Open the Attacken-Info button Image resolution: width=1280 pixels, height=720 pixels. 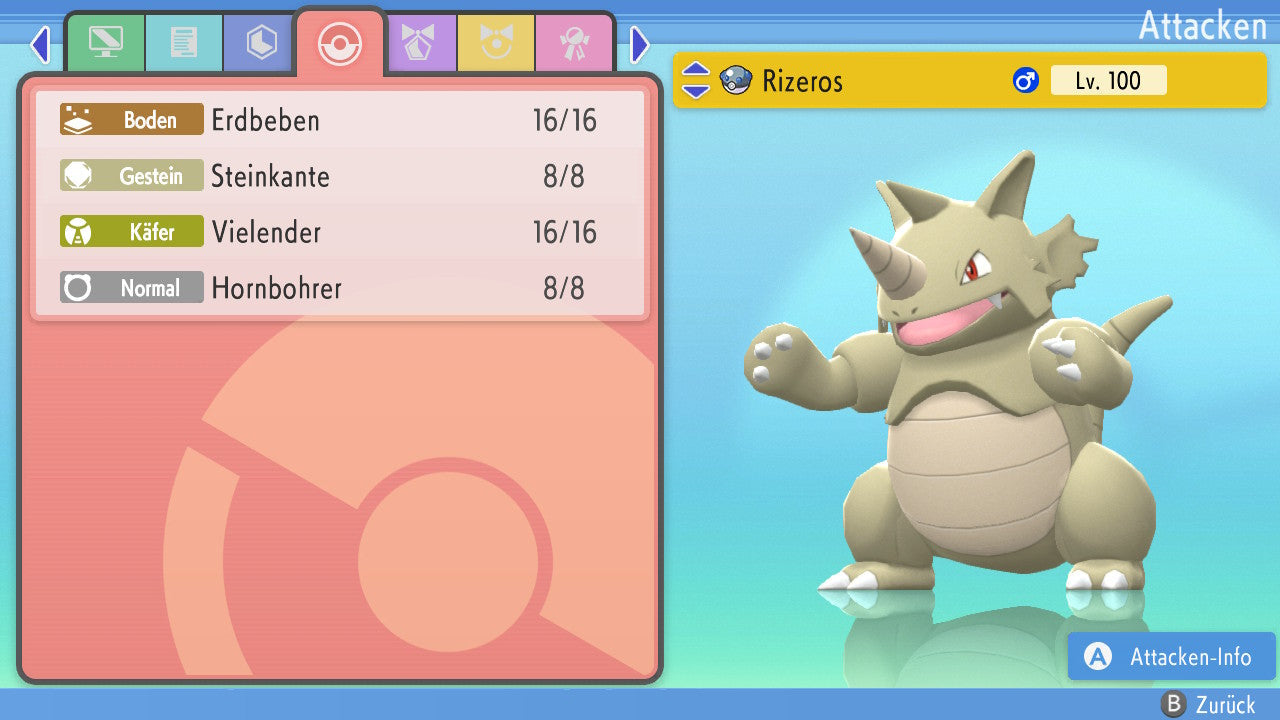[1171, 656]
